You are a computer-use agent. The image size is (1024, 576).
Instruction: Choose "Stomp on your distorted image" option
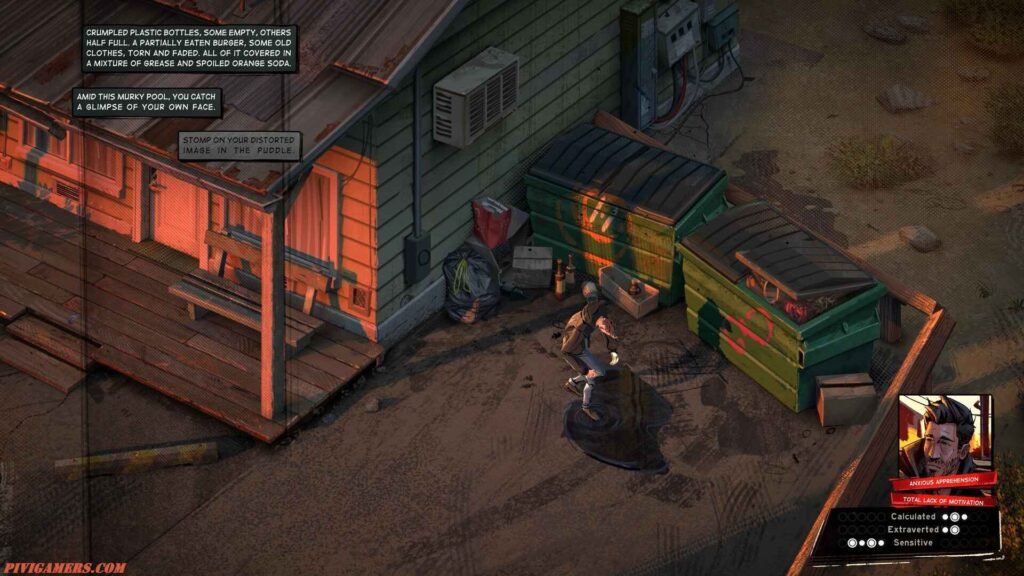(x=239, y=146)
